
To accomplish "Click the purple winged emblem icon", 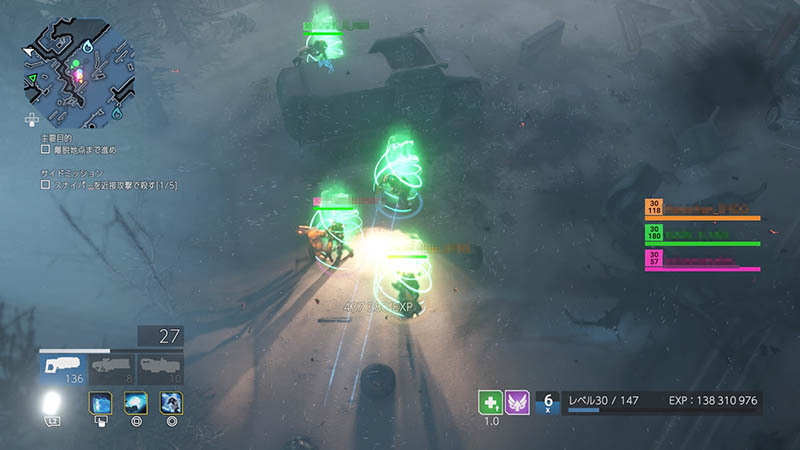I will [x=517, y=401].
